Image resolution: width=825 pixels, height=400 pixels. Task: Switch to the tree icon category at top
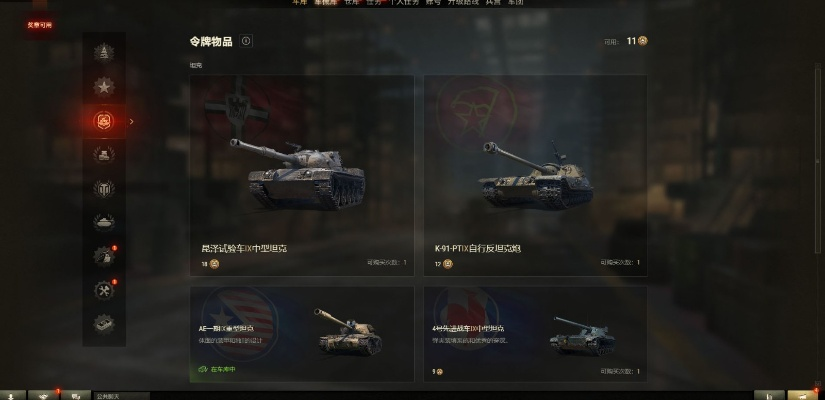(103, 53)
